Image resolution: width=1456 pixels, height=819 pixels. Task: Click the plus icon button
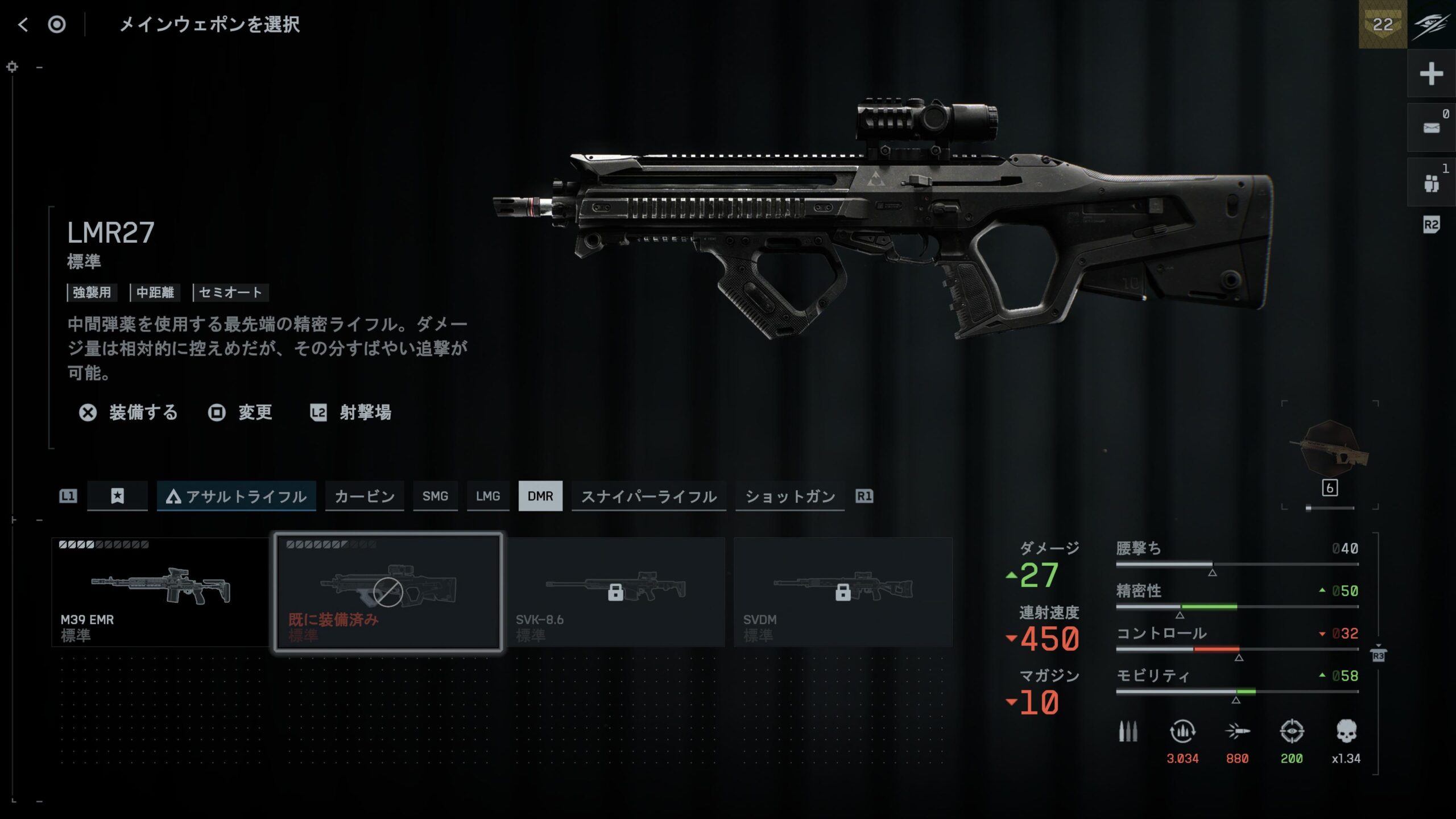(x=1431, y=74)
